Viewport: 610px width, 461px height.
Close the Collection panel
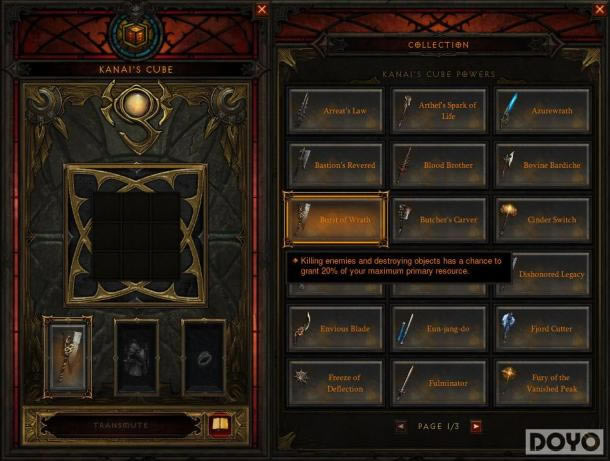click(x=599, y=9)
